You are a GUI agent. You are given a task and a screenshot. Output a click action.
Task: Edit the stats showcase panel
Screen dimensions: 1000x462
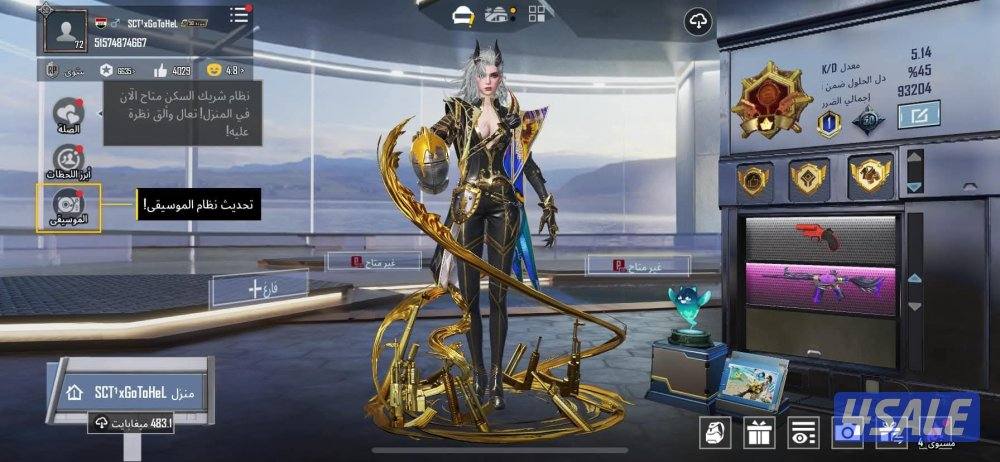[918, 117]
